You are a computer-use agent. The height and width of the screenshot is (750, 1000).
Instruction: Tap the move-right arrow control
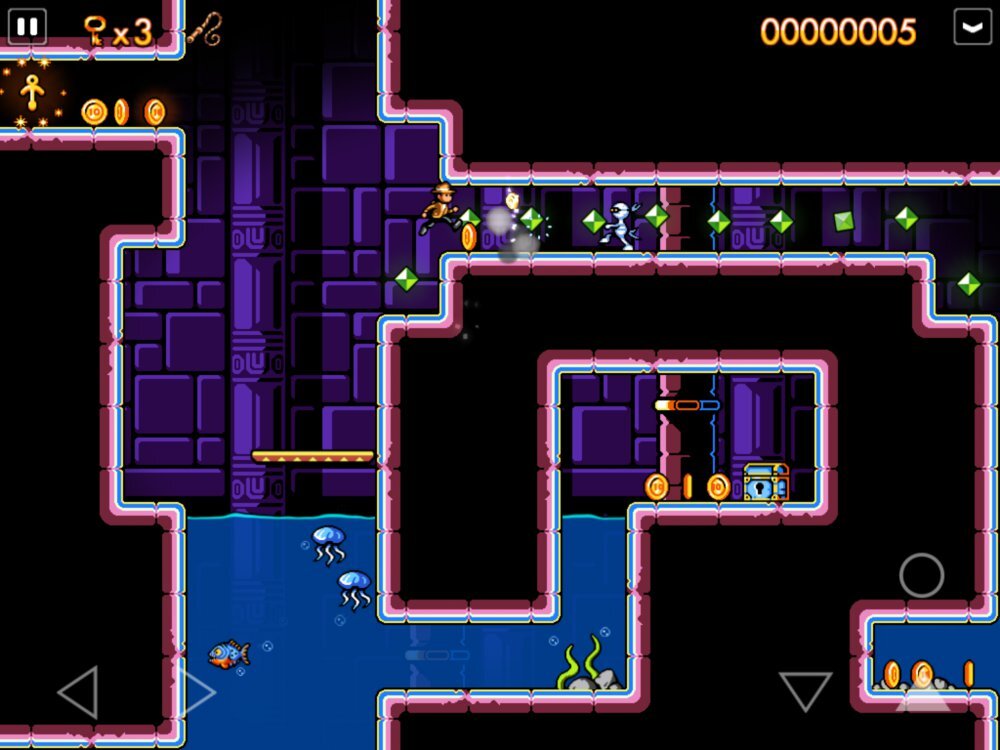click(194, 691)
